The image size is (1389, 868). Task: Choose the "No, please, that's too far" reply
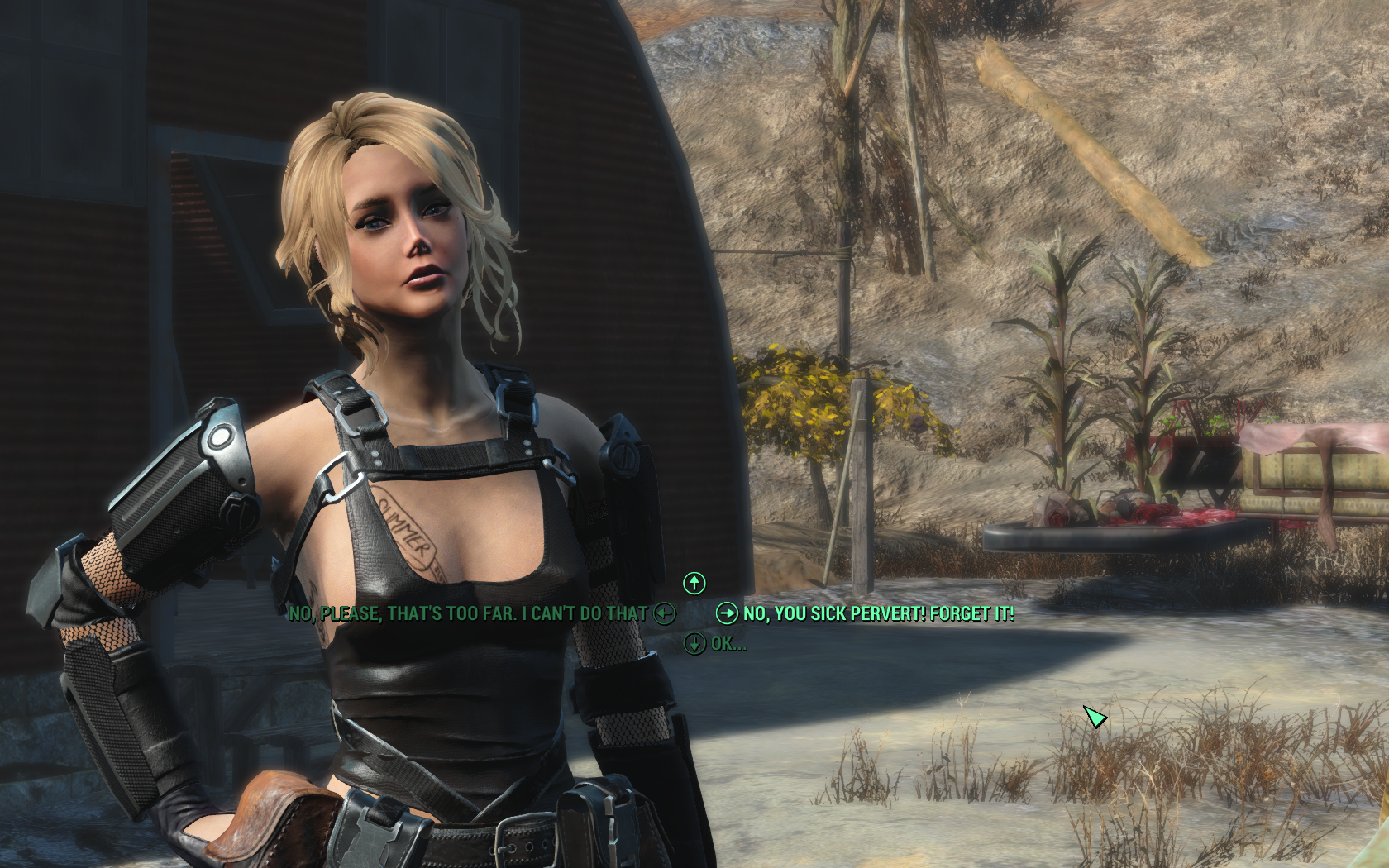click(468, 613)
